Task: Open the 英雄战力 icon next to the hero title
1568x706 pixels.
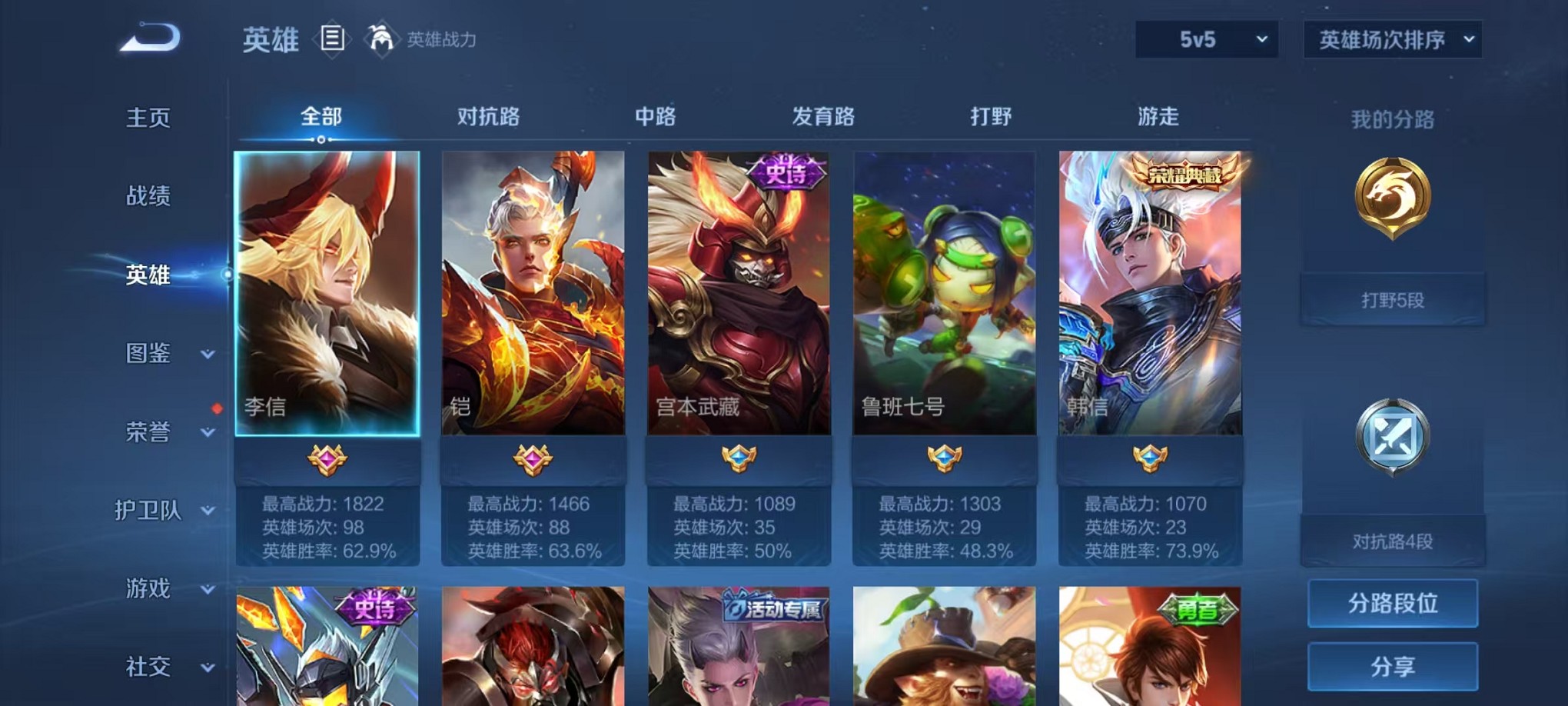Action: pos(380,37)
